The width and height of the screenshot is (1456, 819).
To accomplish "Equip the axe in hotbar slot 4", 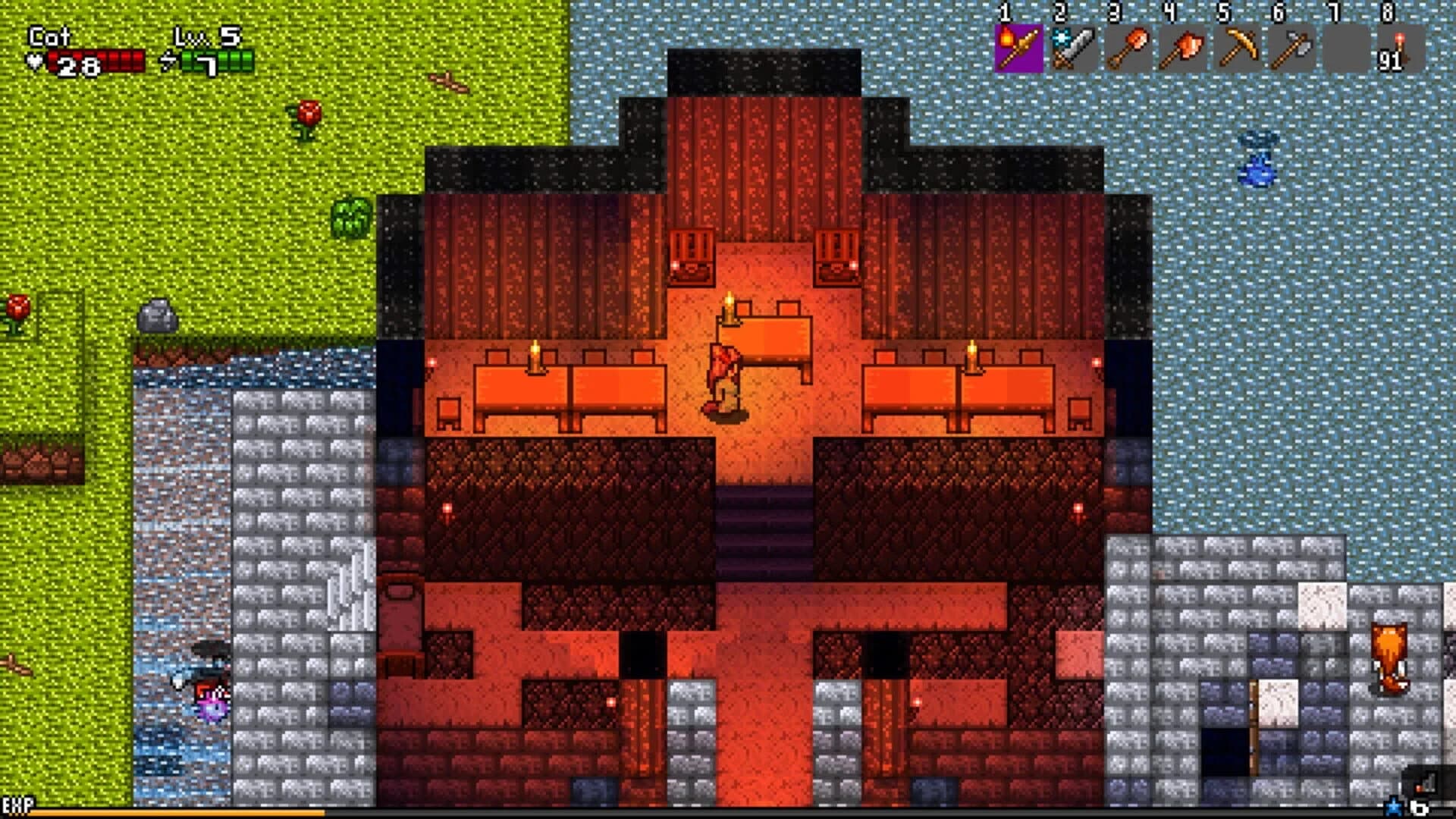I will pyautogui.click(x=1181, y=49).
